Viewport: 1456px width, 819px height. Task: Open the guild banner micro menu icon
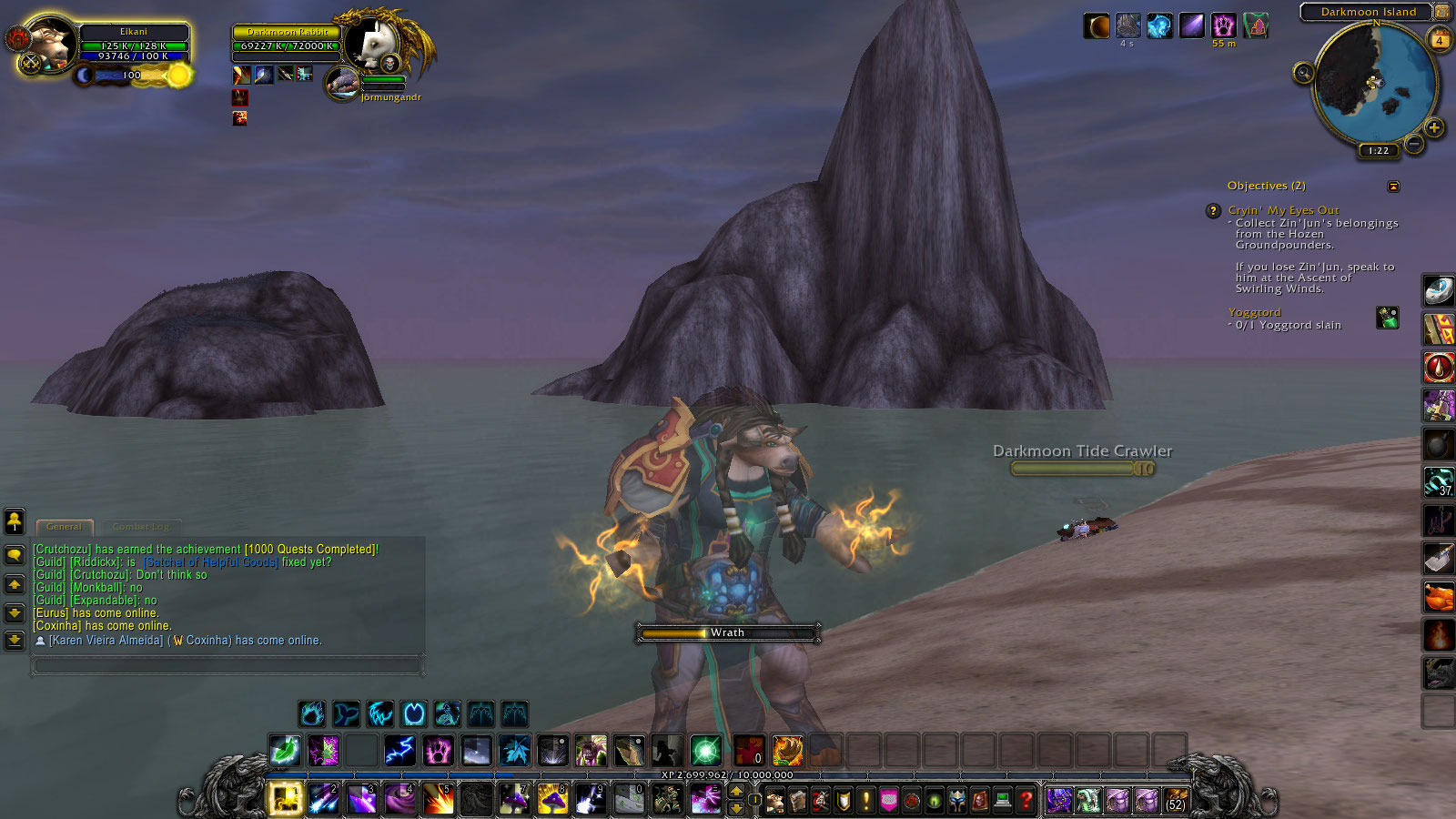888,801
